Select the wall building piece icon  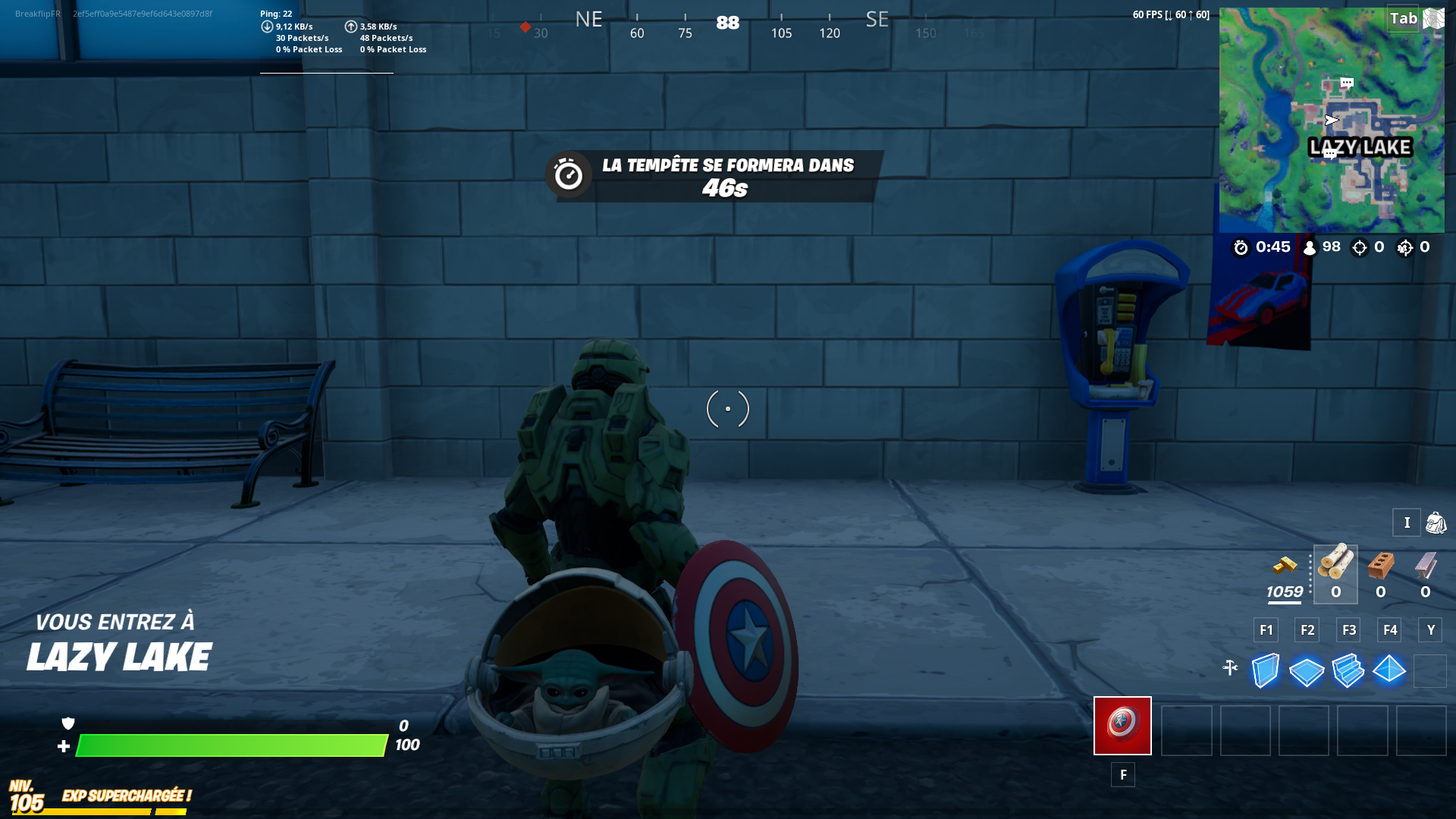click(x=1264, y=670)
